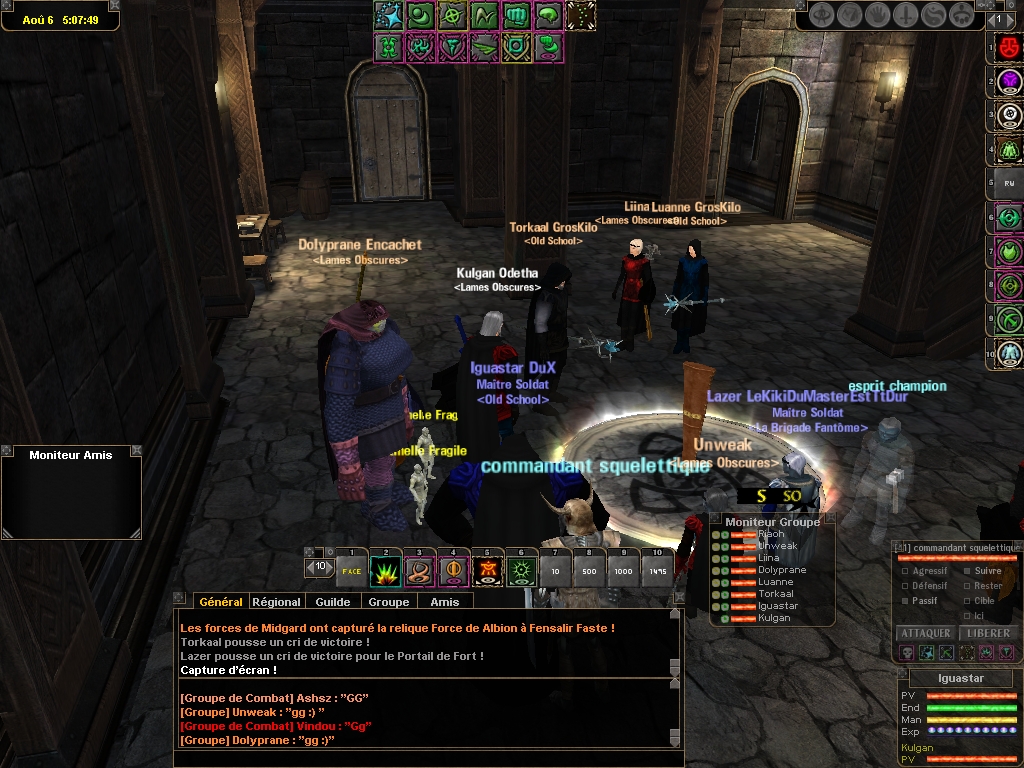Viewport: 1024px width, 768px height.
Task: Click the sword icon in the top-right panel
Action: 908,16
